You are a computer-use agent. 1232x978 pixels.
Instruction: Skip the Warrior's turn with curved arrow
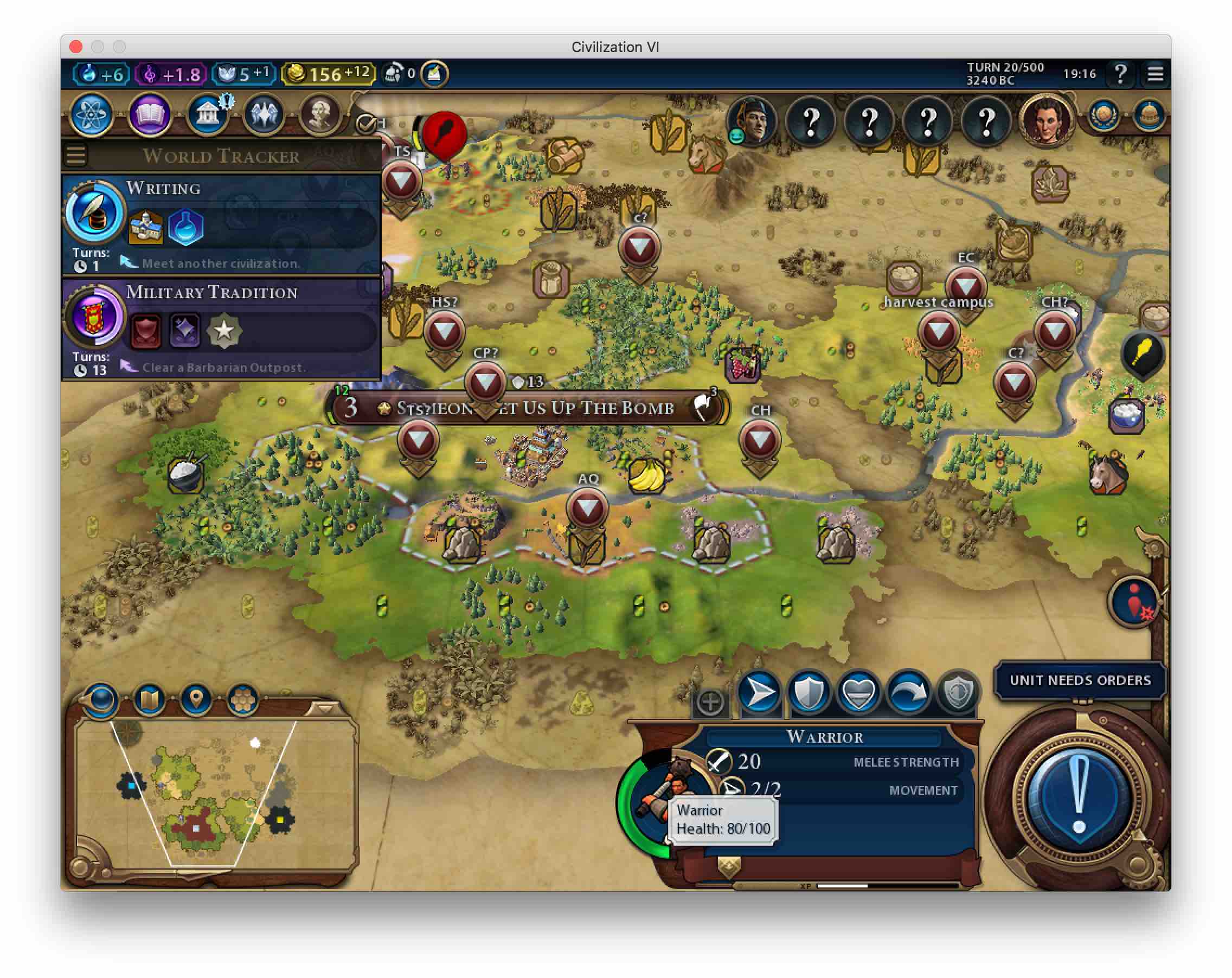(x=908, y=693)
